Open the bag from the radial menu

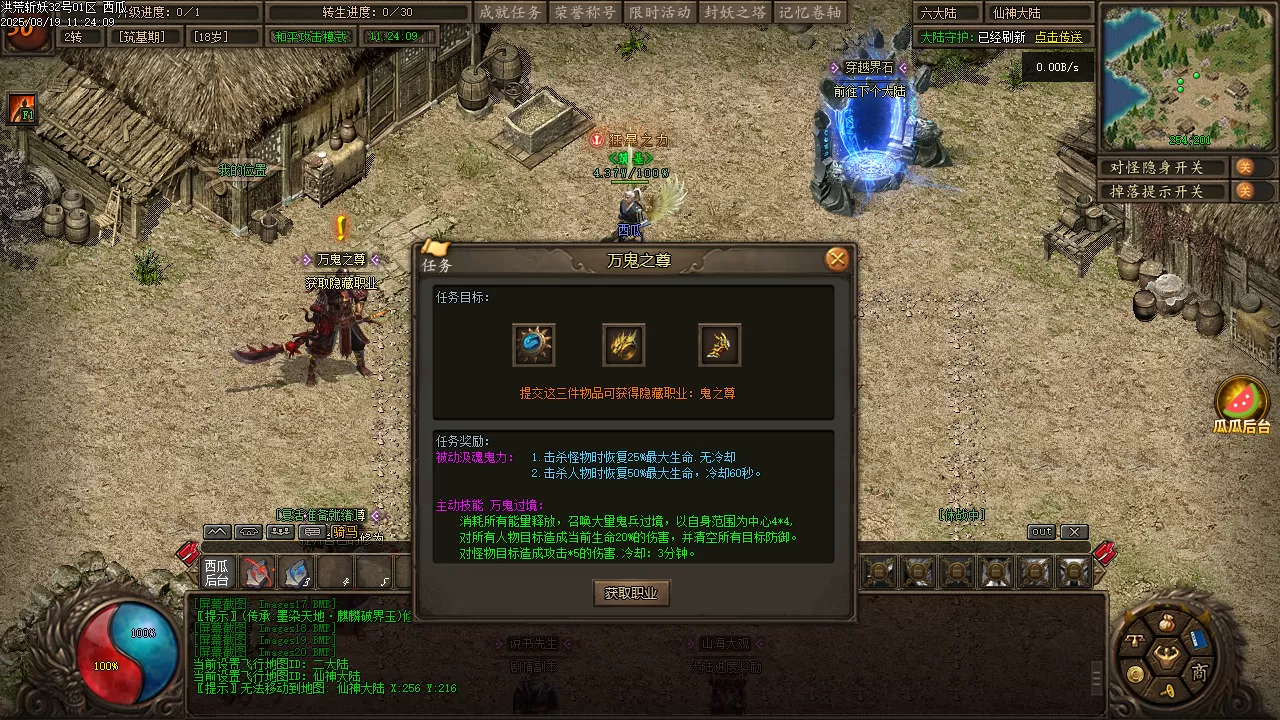tap(1166, 624)
